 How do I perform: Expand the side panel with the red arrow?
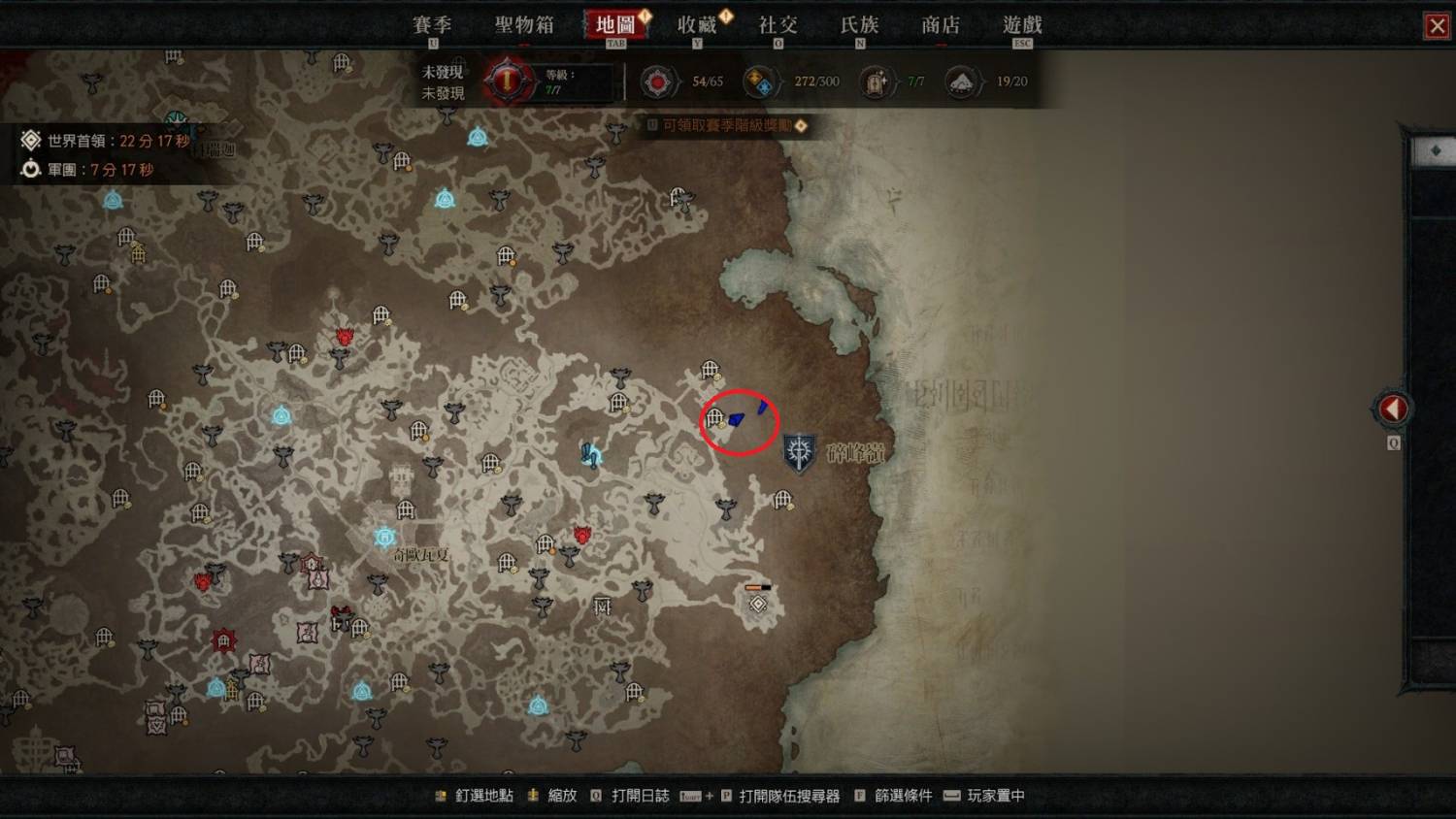[x=1393, y=409]
